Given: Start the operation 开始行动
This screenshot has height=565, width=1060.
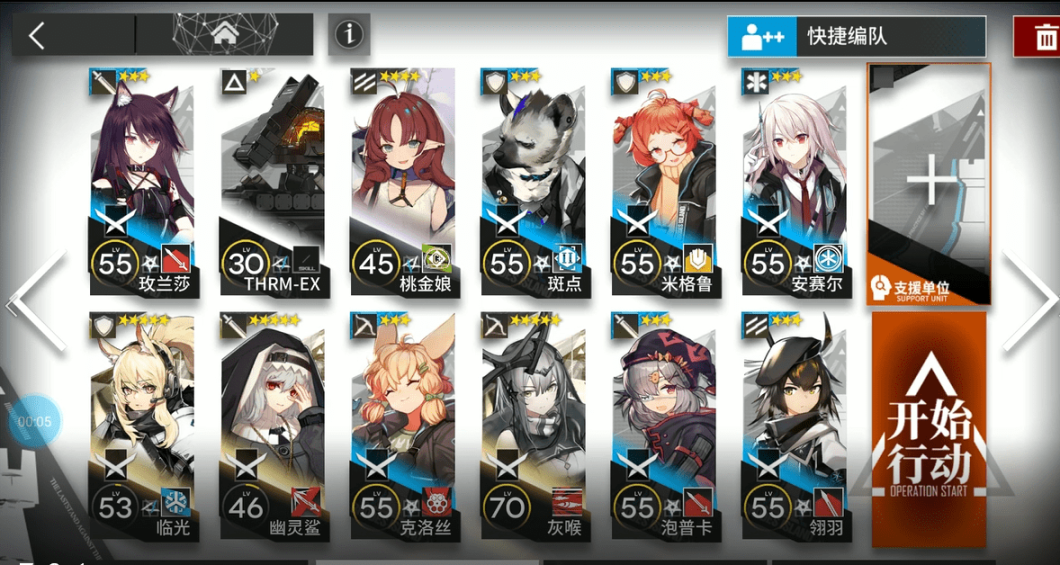Looking at the screenshot, I should [929, 430].
